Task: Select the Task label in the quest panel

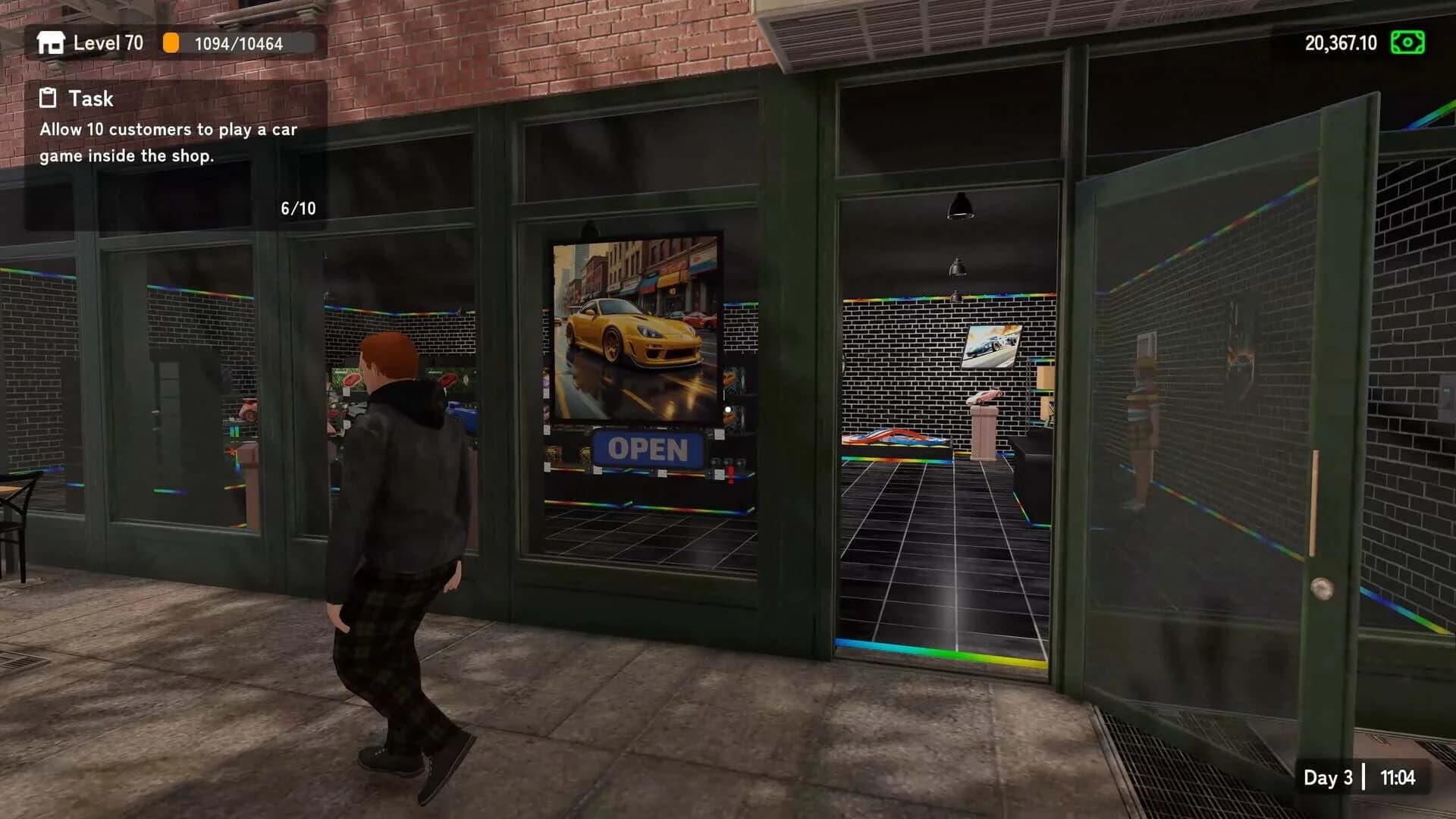Action: 91,98
